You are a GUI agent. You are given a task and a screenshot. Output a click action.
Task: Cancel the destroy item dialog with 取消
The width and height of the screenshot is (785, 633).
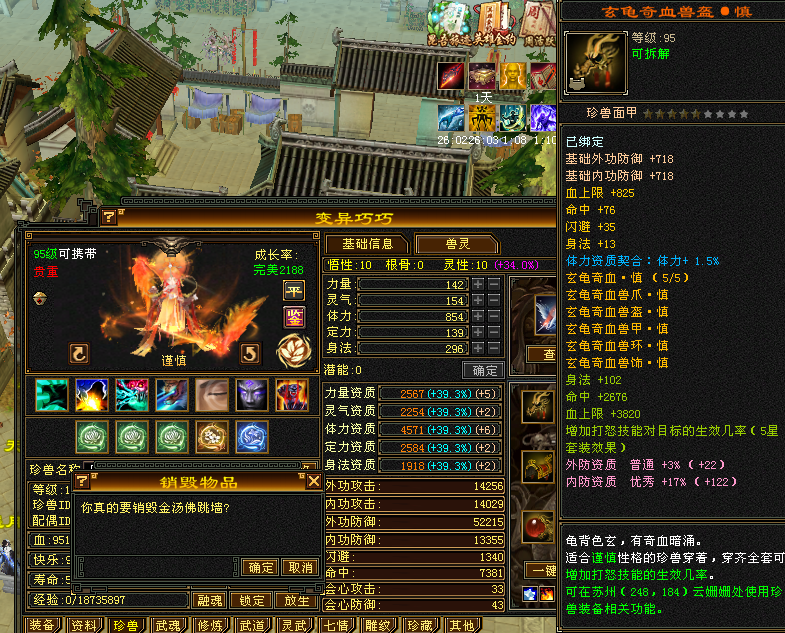[x=300, y=567]
